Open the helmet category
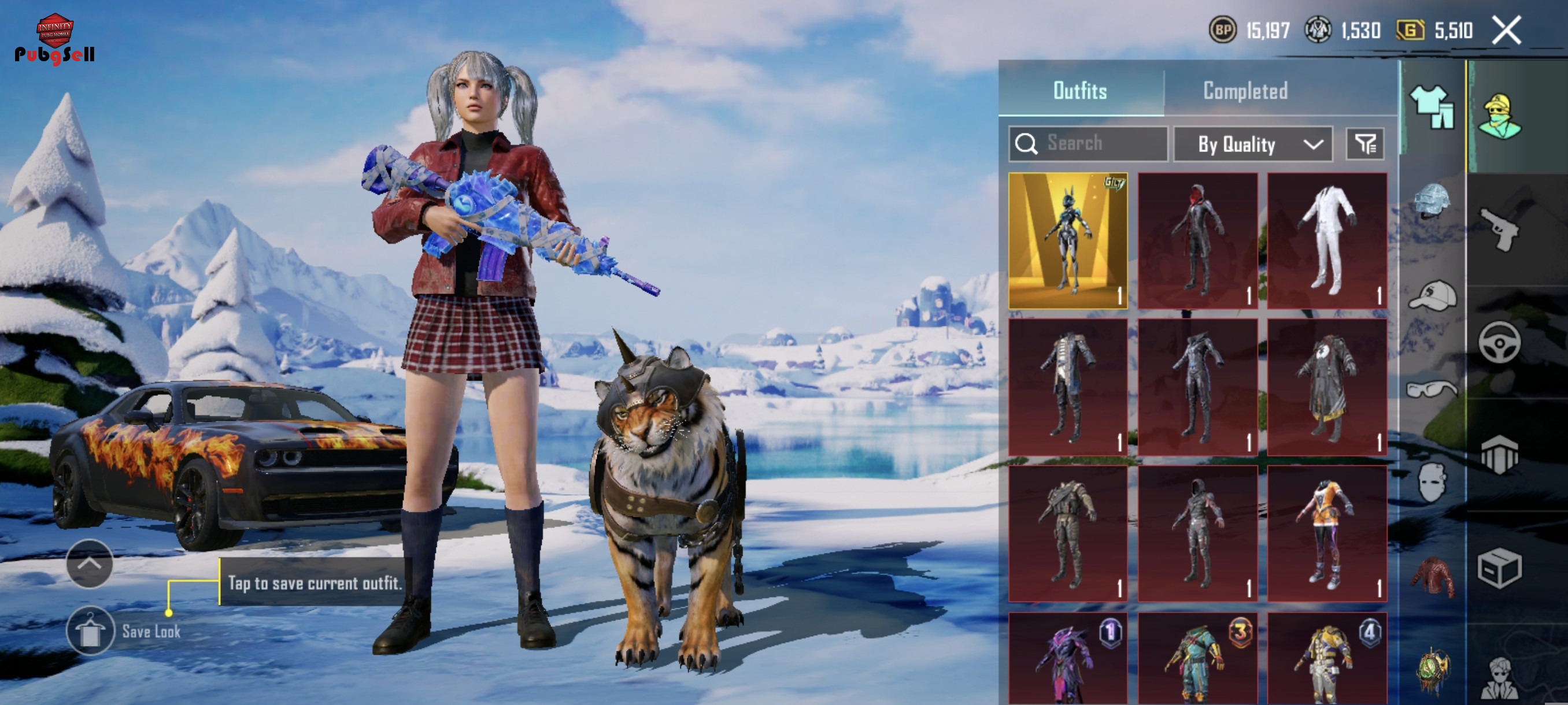This screenshot has height=705, width=1568. (x=1431, y=201)
